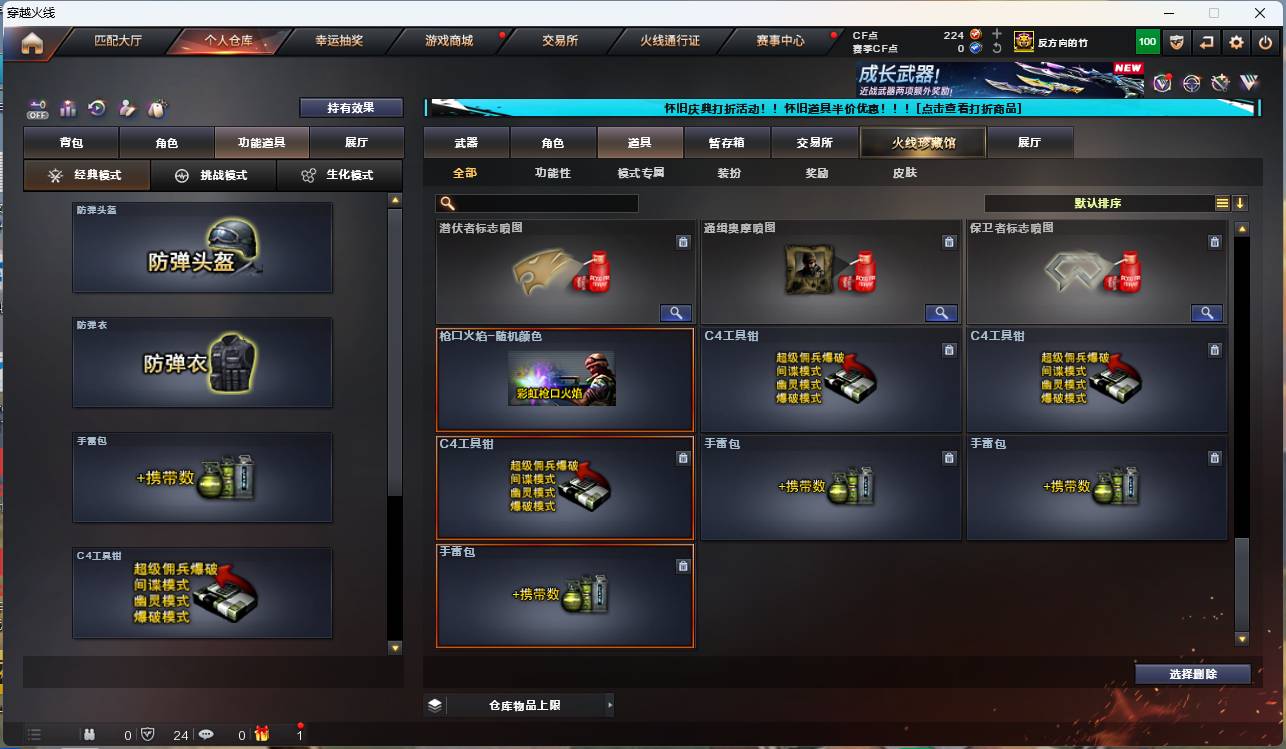Switch to the 火线珍藏馆 tab
Screen dimensions: 1286x749
921,142
